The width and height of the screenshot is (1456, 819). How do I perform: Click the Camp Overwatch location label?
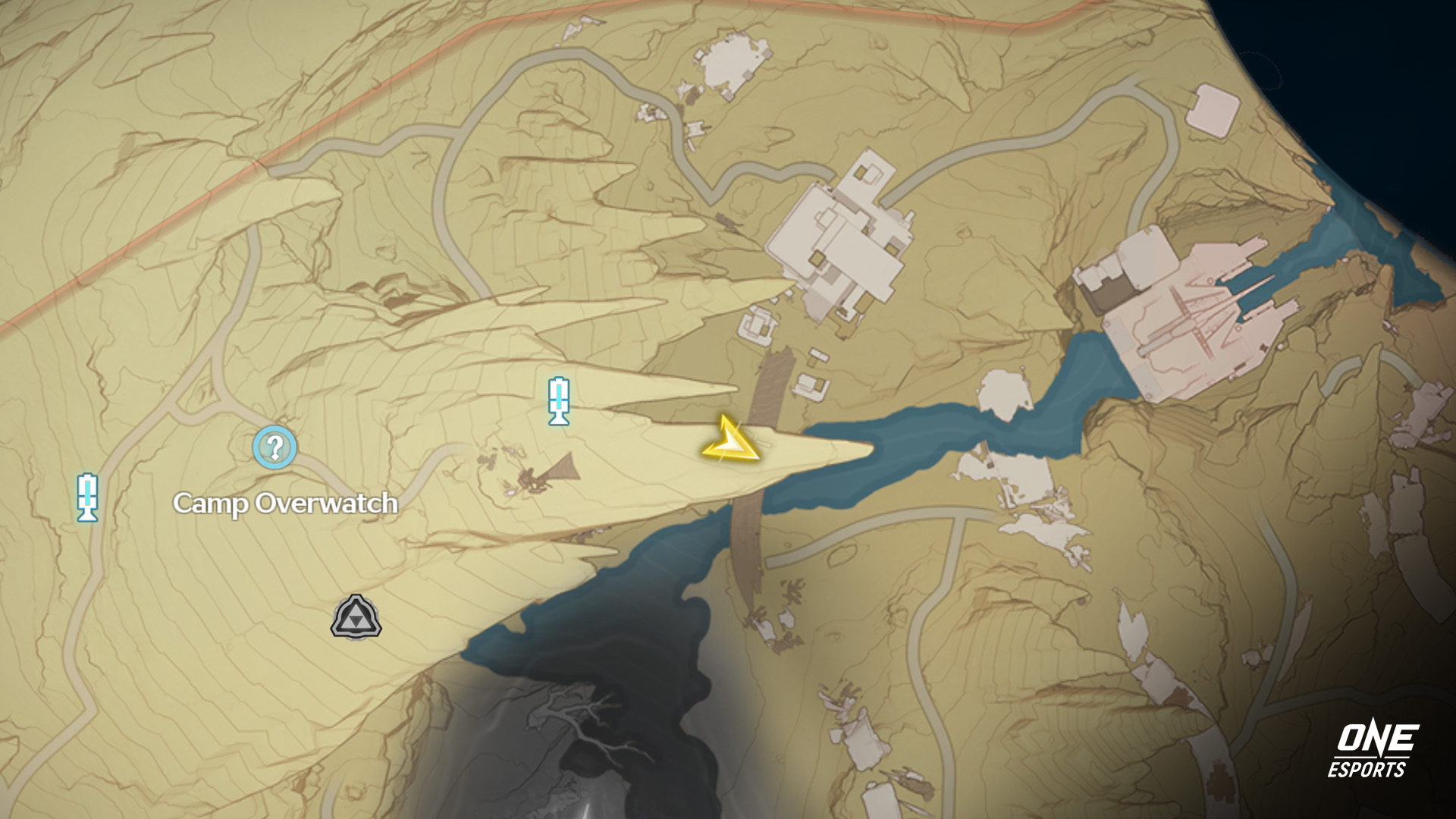[285, 503]
